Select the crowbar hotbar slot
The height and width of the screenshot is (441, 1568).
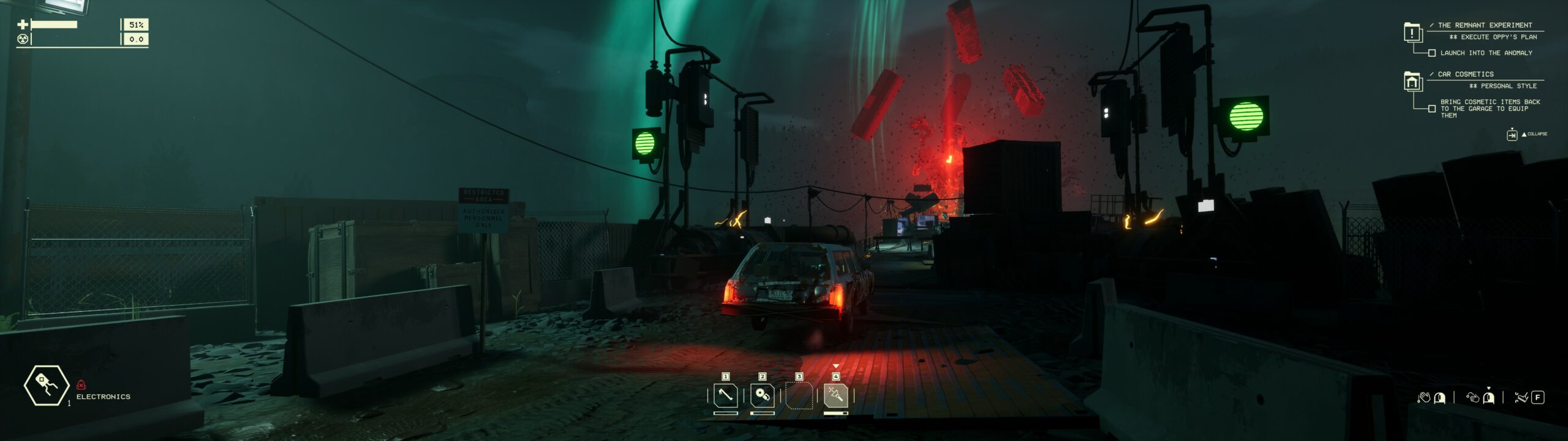725,395
